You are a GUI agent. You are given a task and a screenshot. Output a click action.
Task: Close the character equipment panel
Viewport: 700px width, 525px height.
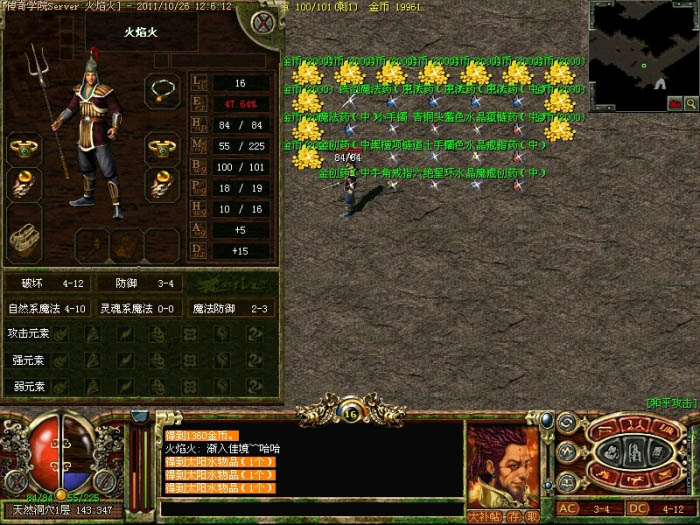264,22
